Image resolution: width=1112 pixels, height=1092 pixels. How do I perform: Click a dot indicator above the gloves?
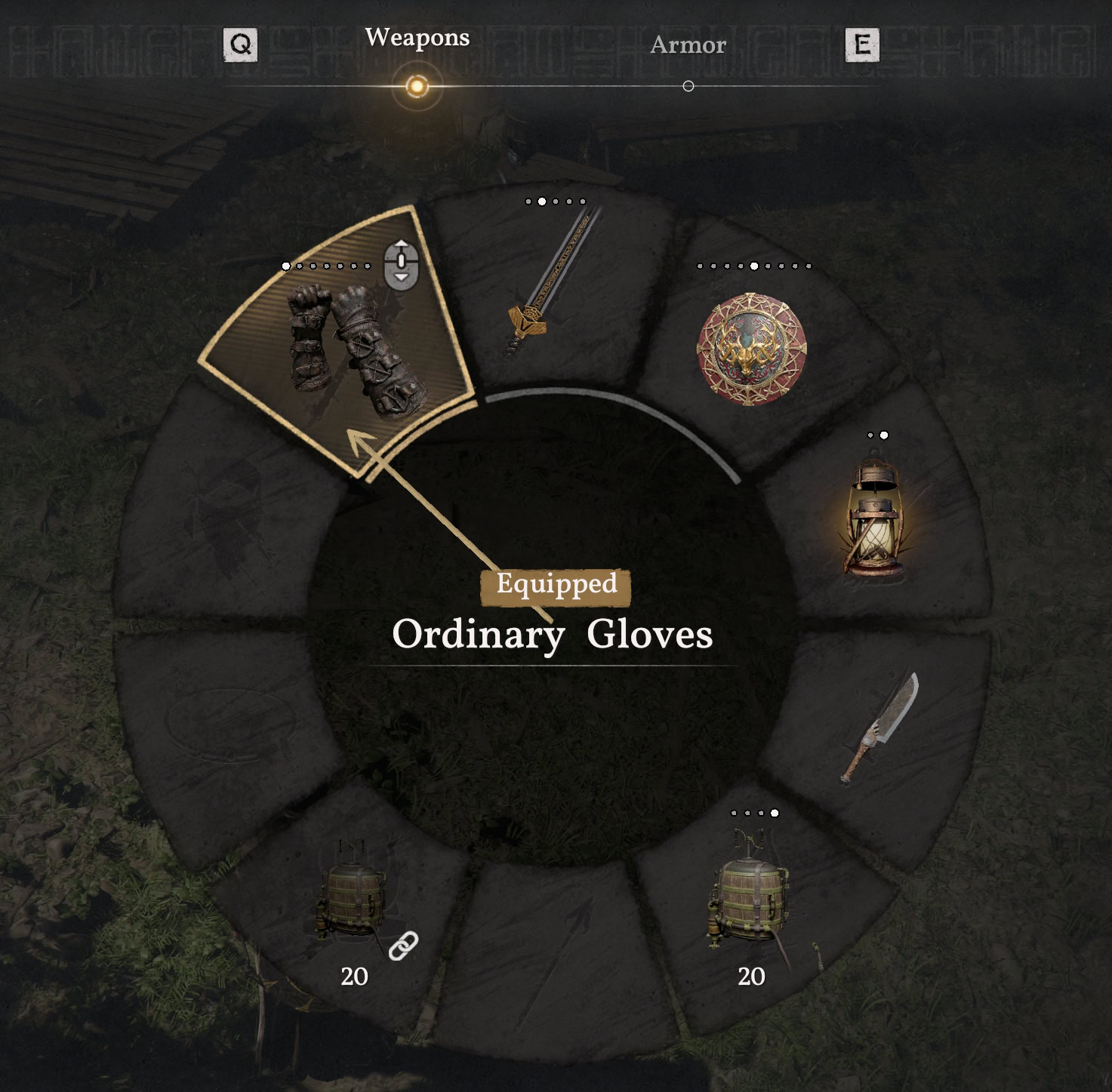(x=285, y=266)
